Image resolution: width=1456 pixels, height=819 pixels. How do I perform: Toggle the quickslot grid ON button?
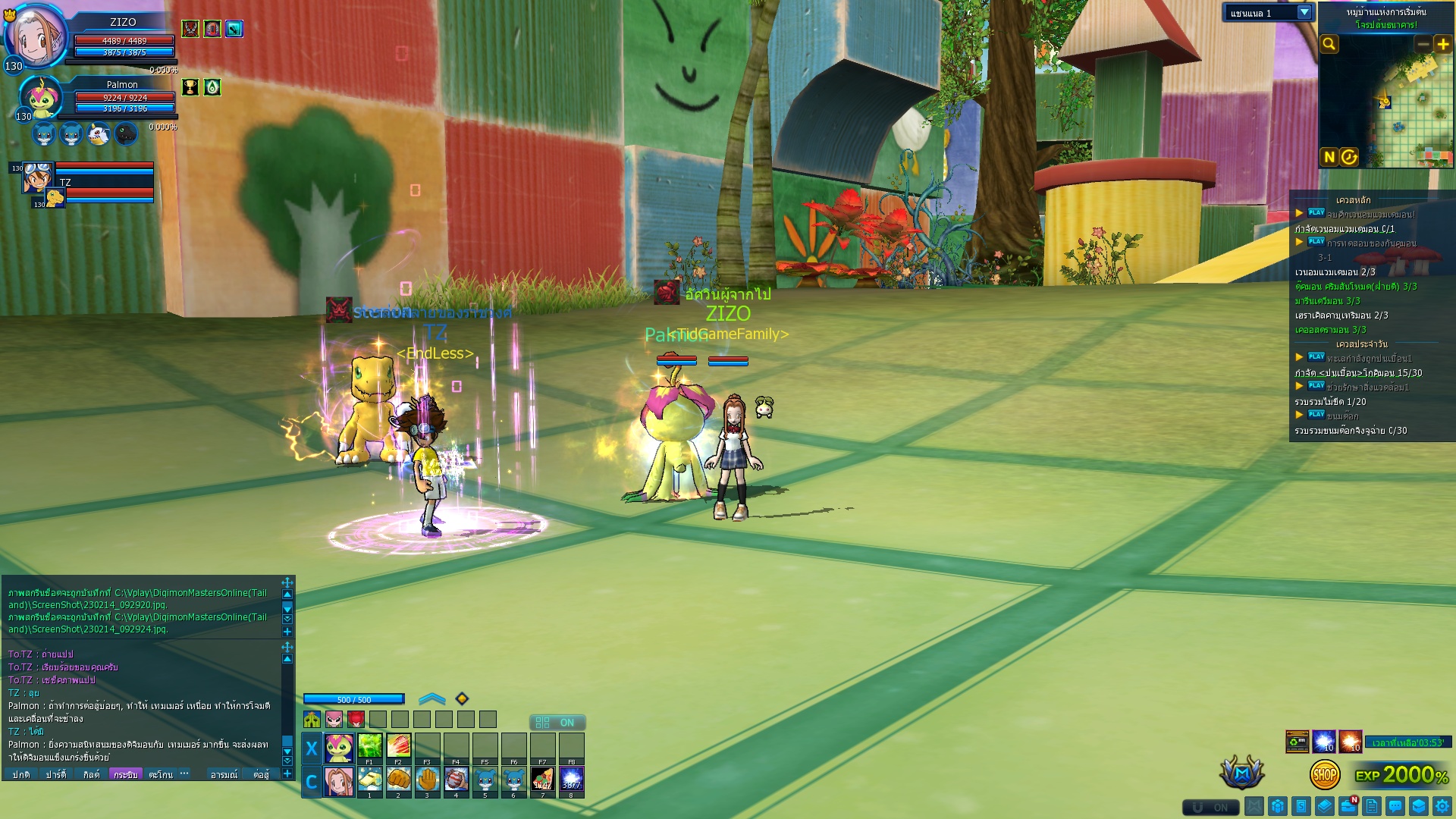[x=557, y=723]
